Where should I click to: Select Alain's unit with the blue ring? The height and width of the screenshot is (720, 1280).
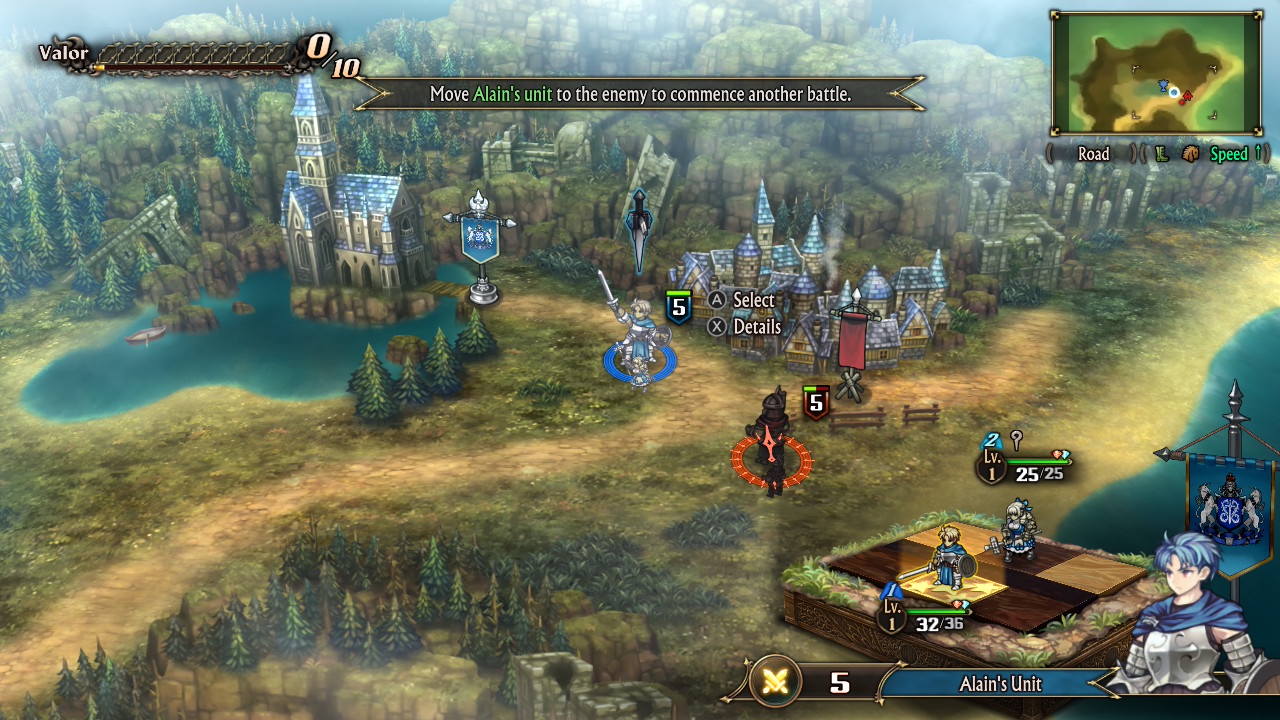pyautogui.click(x=638, y=340)
